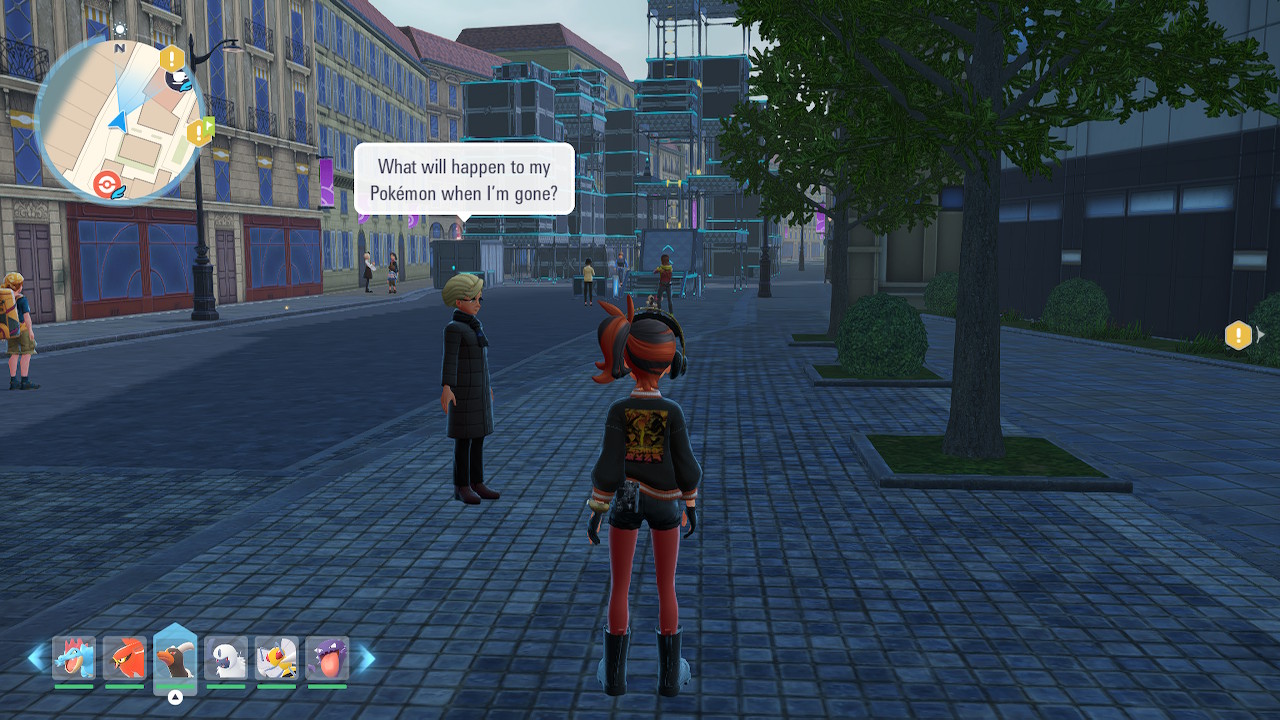Select the purple Gengar party slot
The image size is (1280, 720).
coord(327,658)
